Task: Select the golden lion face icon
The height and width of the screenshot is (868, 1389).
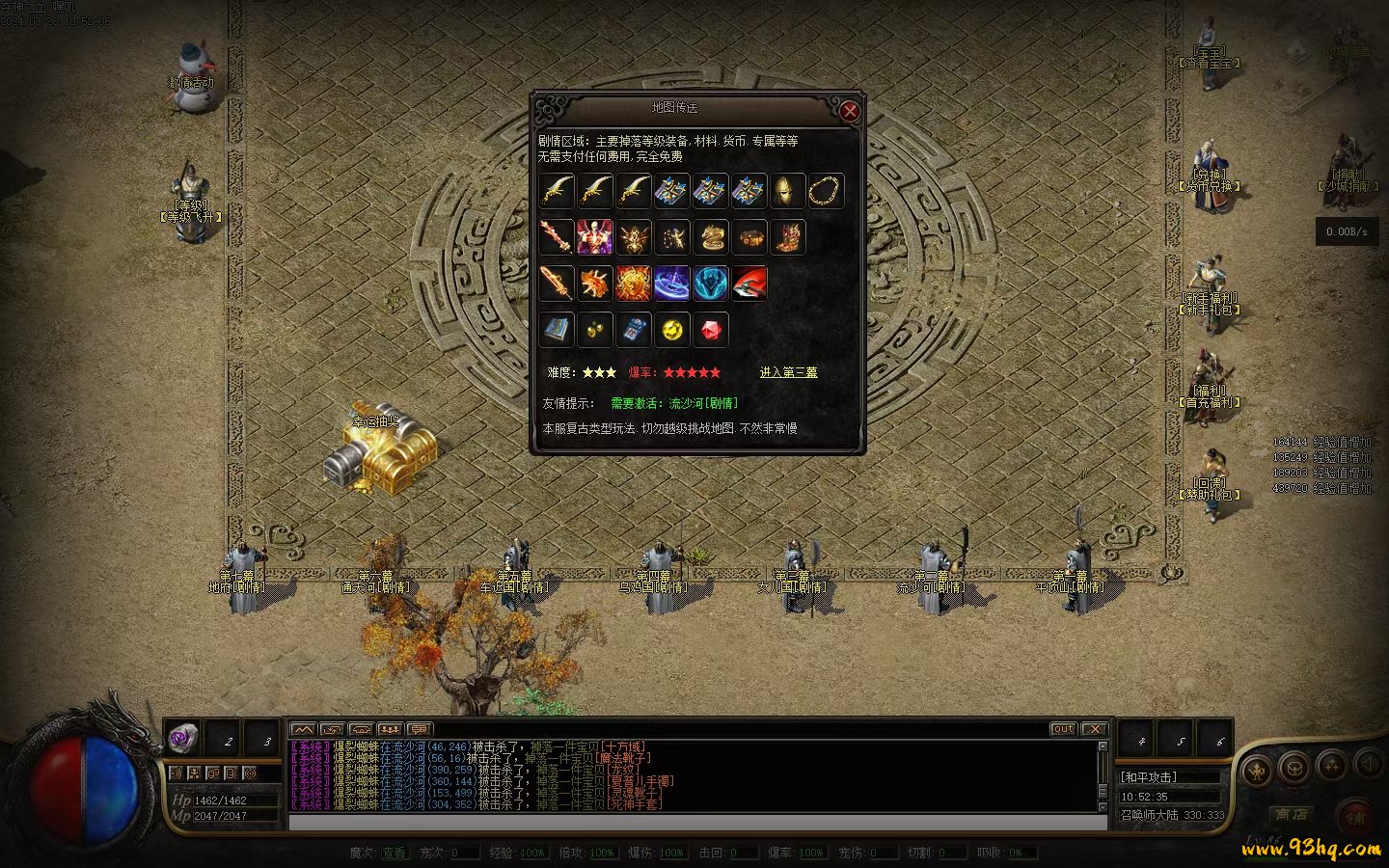Action: point(633,284)
